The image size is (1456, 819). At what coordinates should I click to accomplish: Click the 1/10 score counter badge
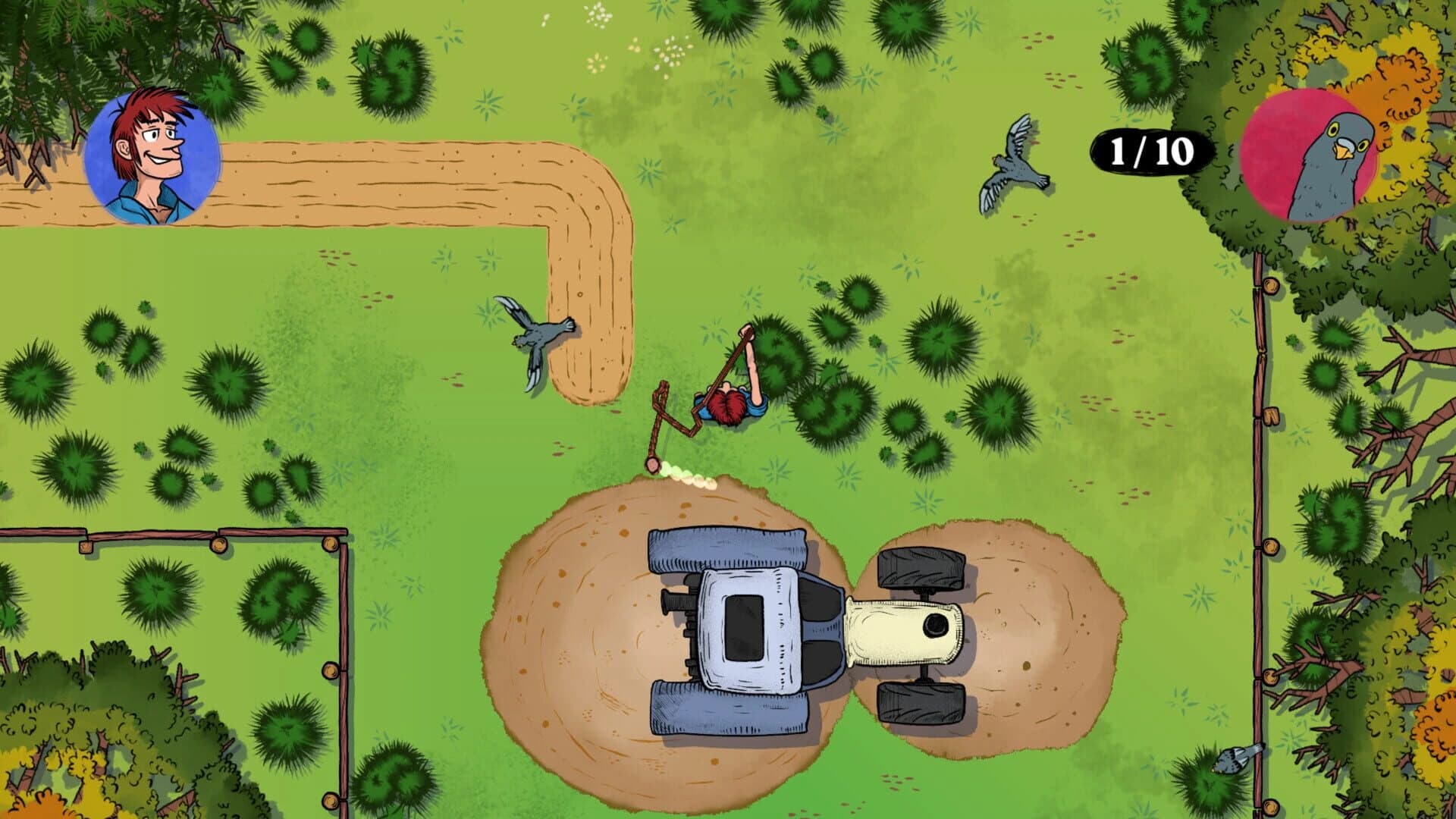(1149, 152)
